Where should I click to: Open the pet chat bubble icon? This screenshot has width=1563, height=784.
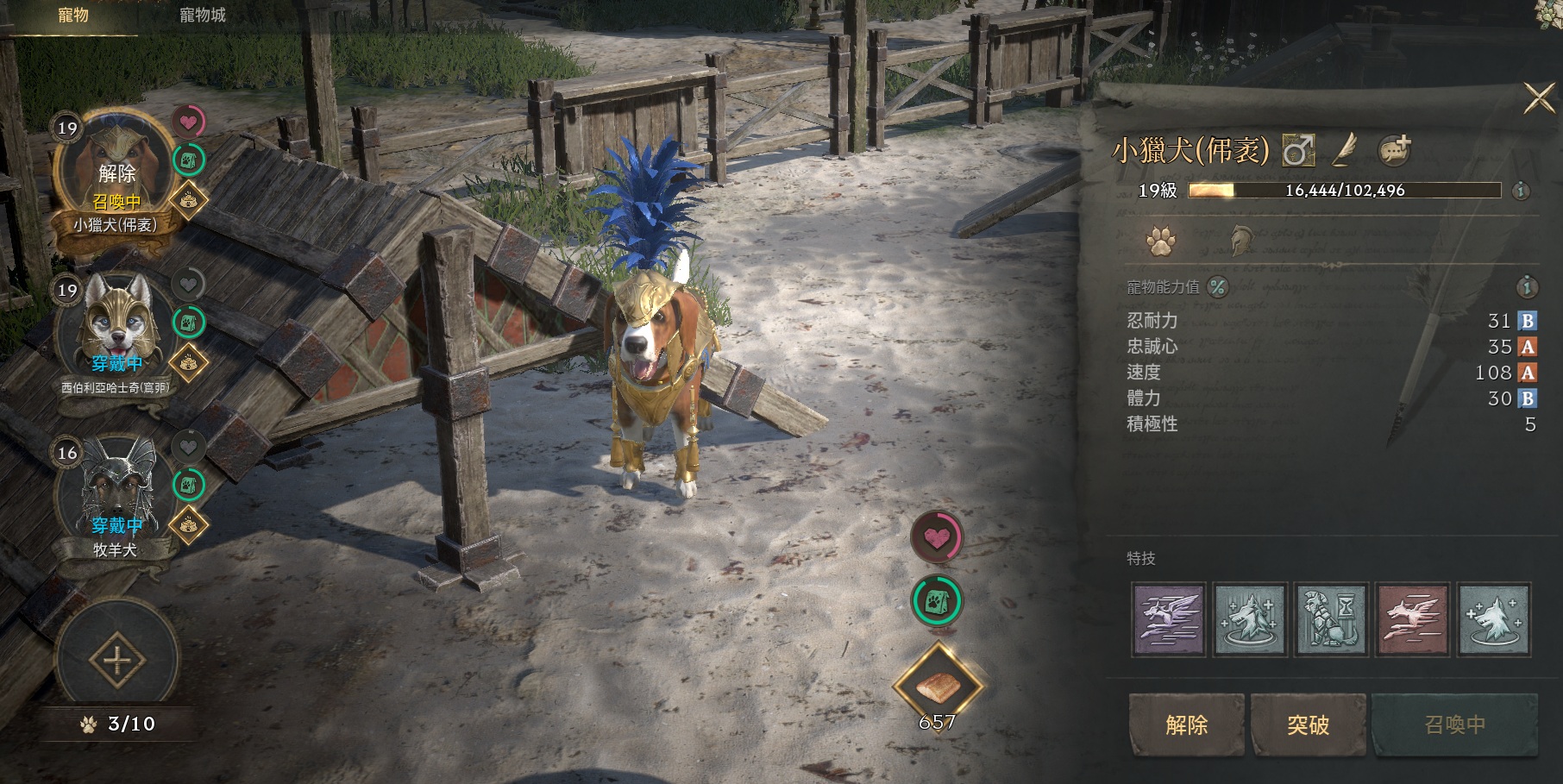(1393, 151)
